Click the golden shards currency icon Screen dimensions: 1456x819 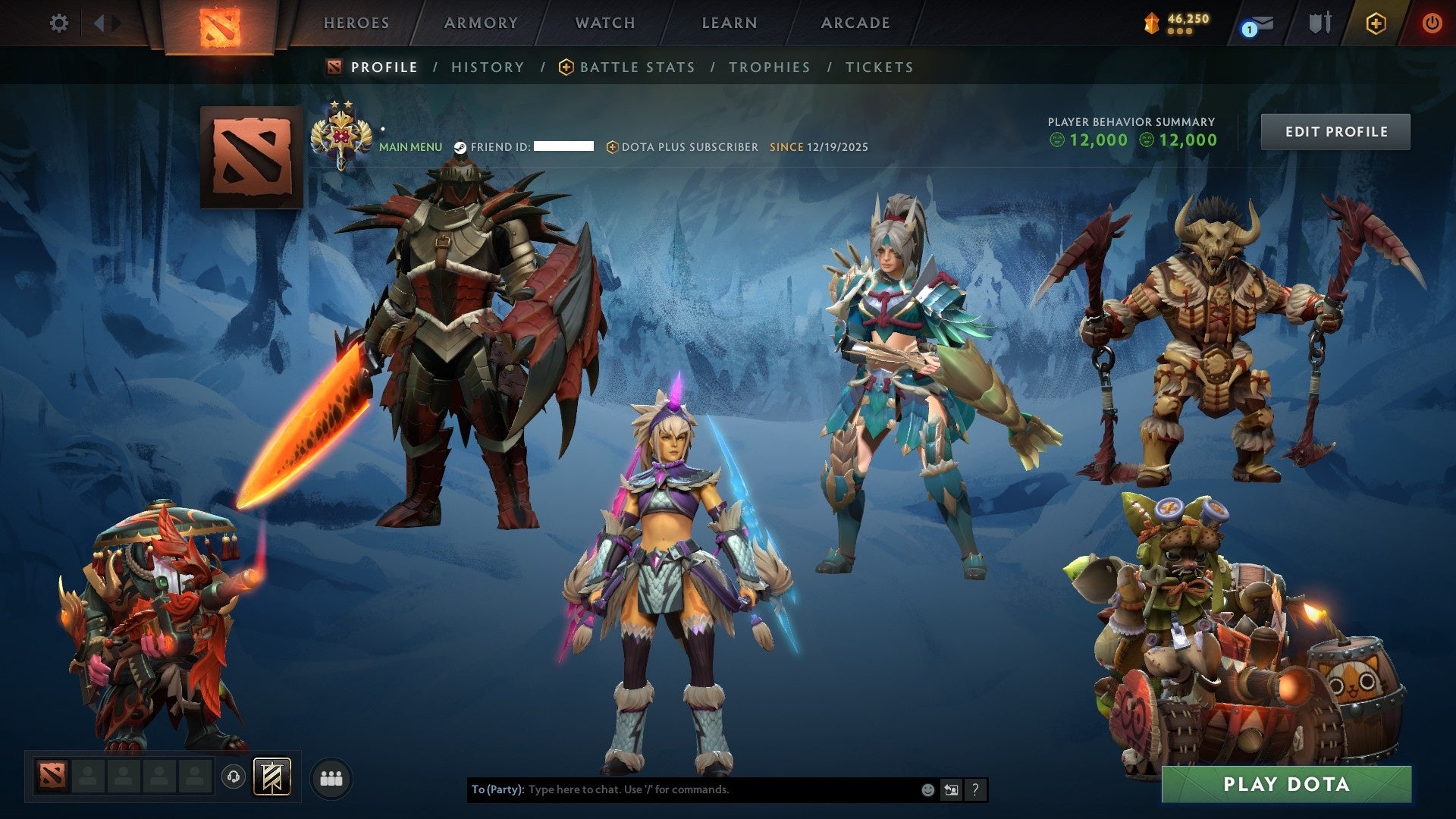(1151, 23)
